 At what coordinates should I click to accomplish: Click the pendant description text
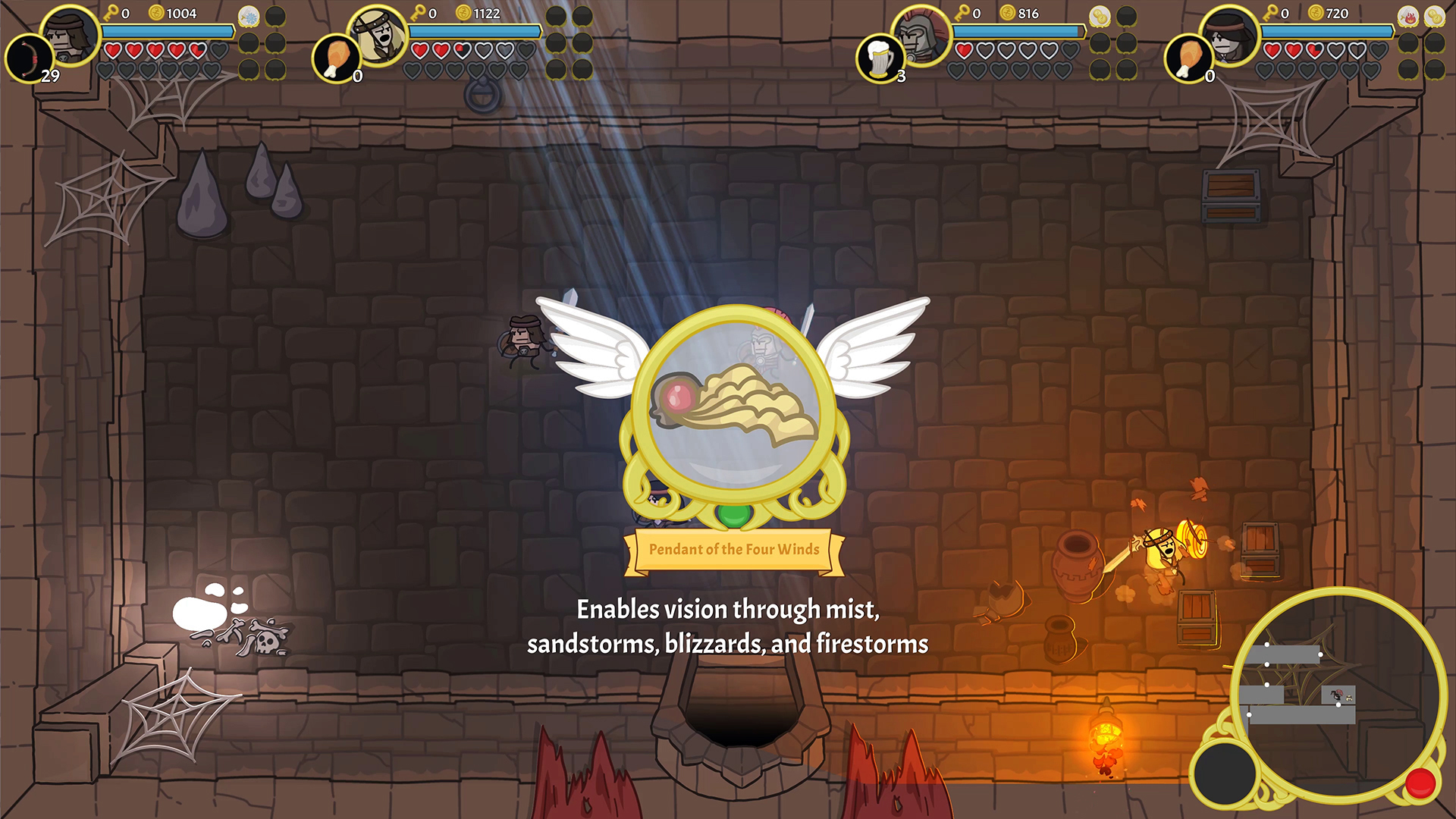[728, 626]
